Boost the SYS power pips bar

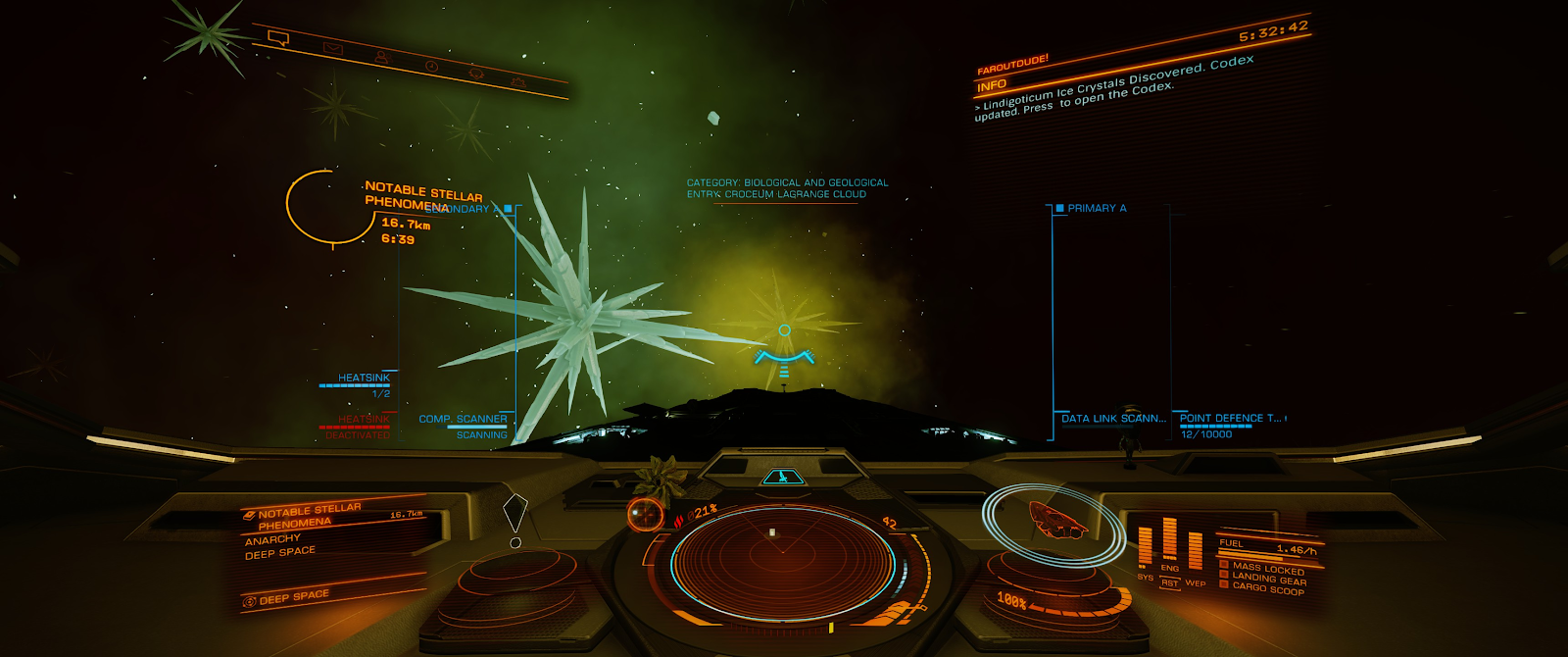tap(1145, 547)
